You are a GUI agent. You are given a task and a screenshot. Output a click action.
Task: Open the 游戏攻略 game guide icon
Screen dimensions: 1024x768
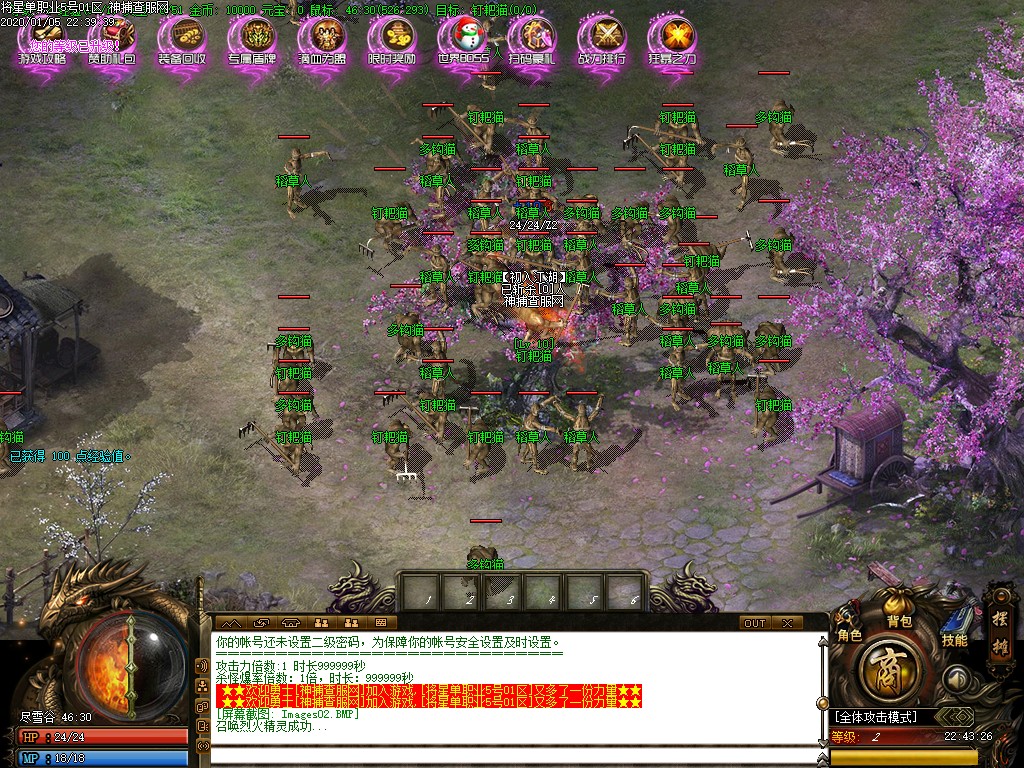click(x=43, y=41)
